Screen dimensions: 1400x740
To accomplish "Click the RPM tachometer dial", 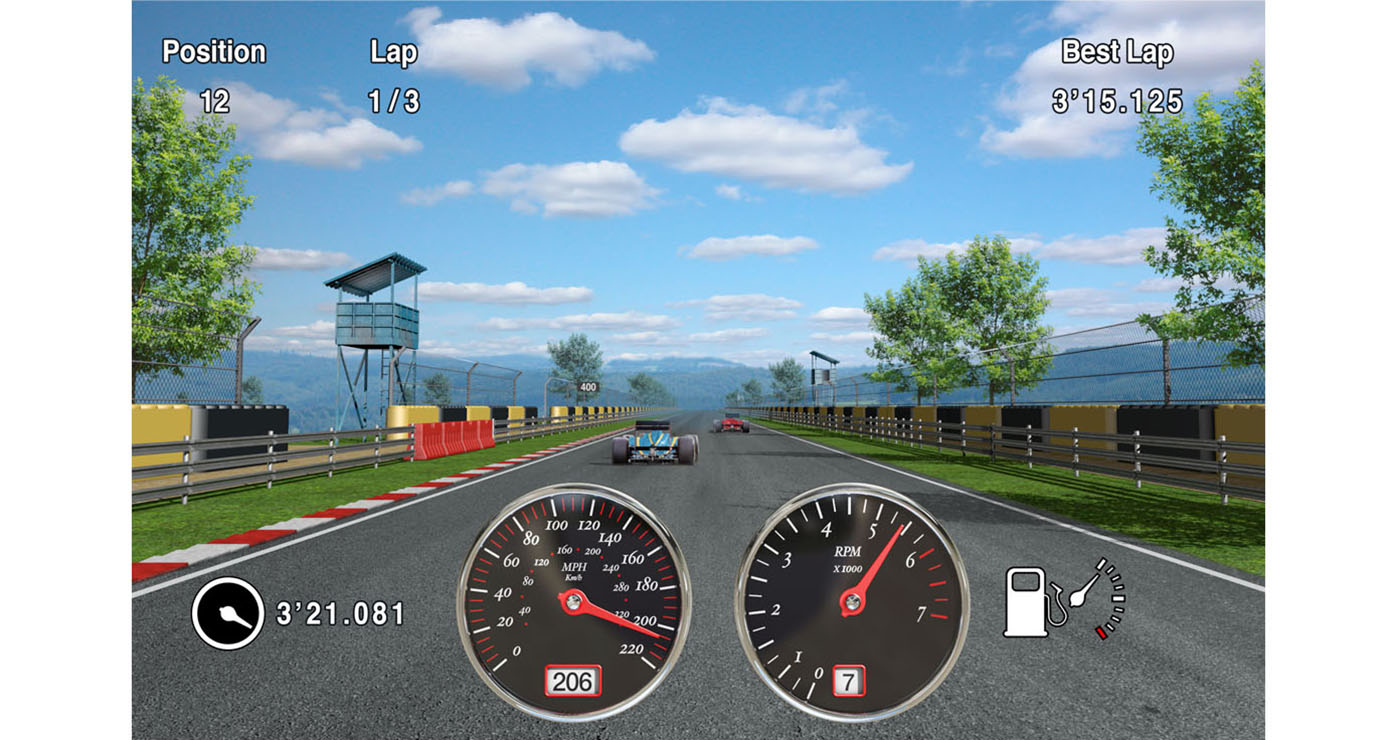I will (851, 601).
